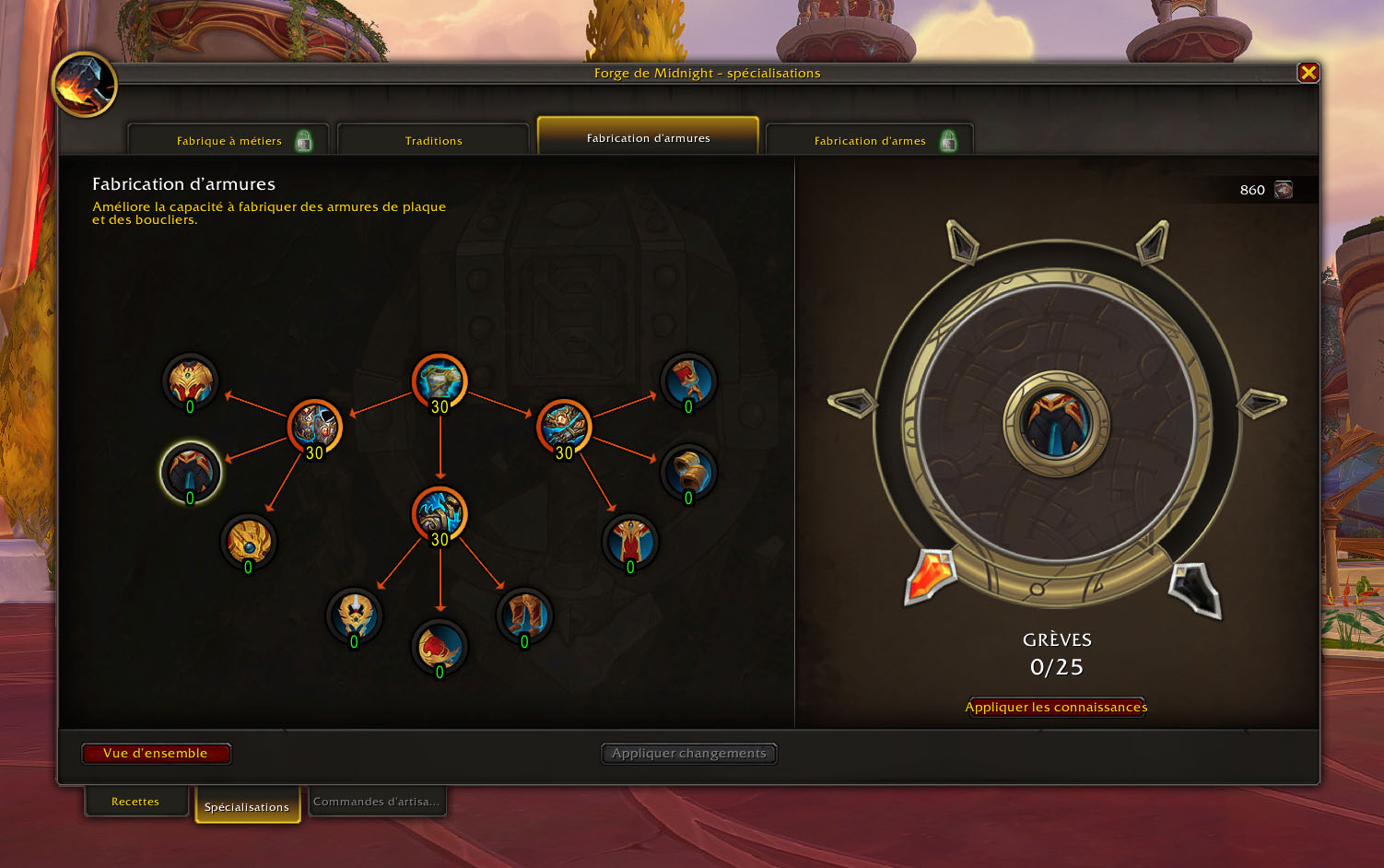The image size is (1384, 868).
Task: Select the armored gauntlet node showing 30 points
Action: 563,426
